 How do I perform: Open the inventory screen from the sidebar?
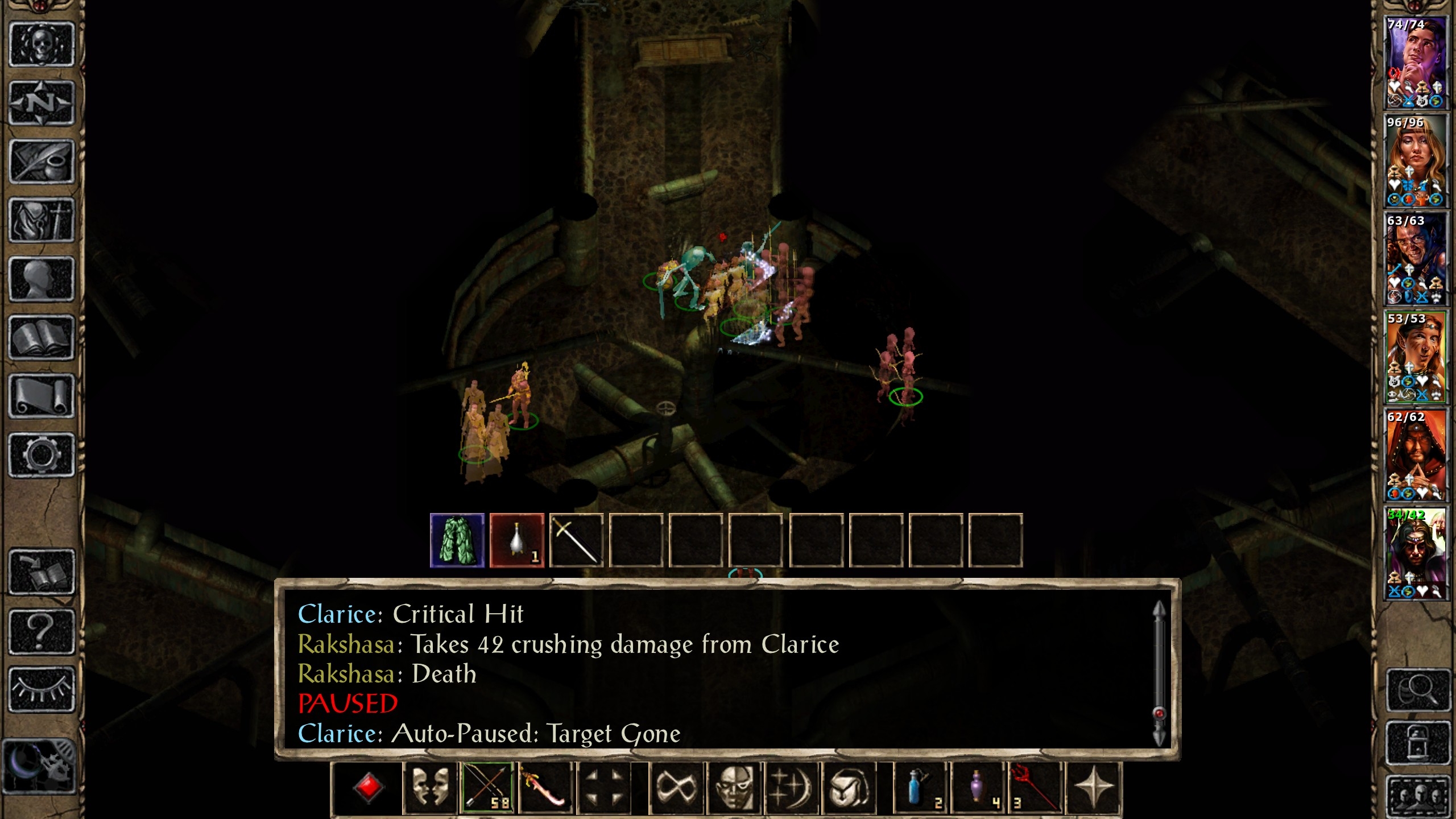click(x=42, y=220)
